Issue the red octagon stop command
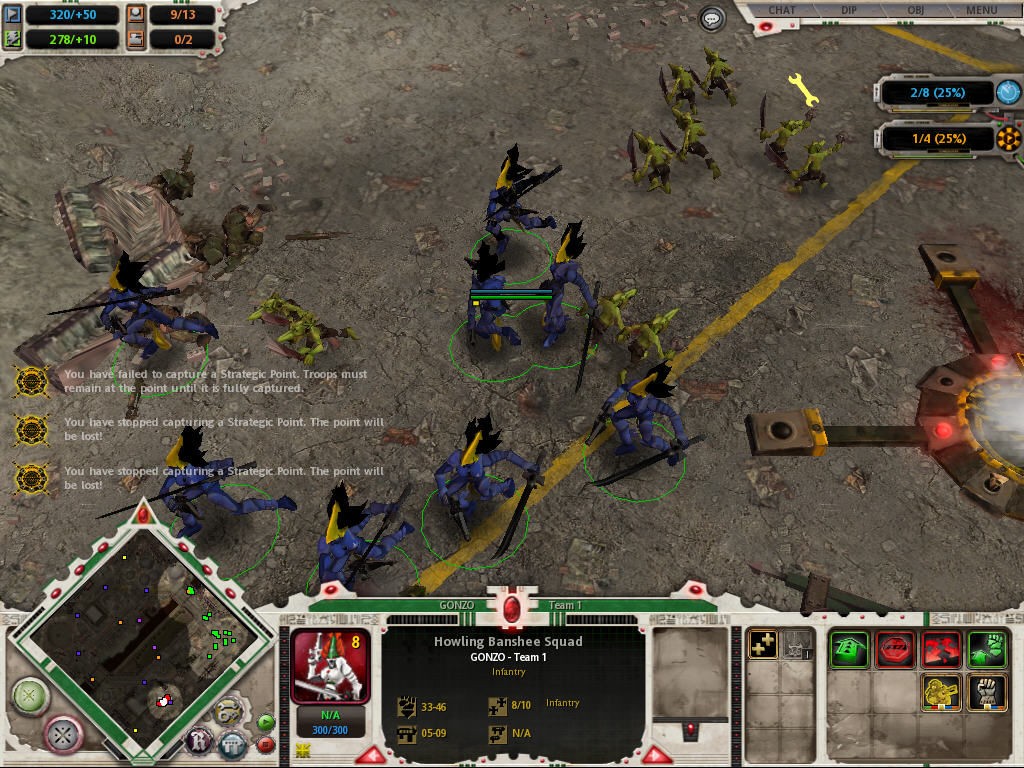Screen dimensions: 1024x768 click(895, 649)
